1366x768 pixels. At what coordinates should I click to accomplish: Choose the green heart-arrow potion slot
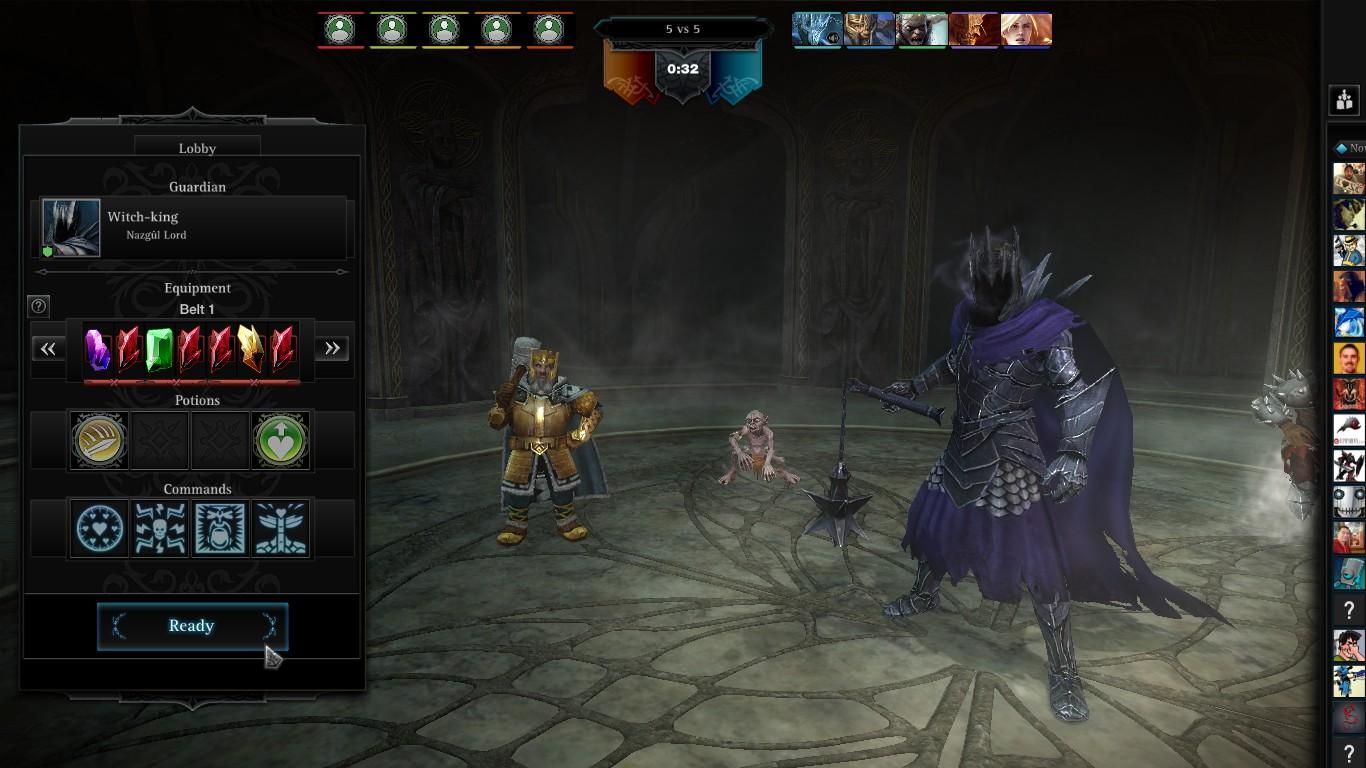coord(281,439)
